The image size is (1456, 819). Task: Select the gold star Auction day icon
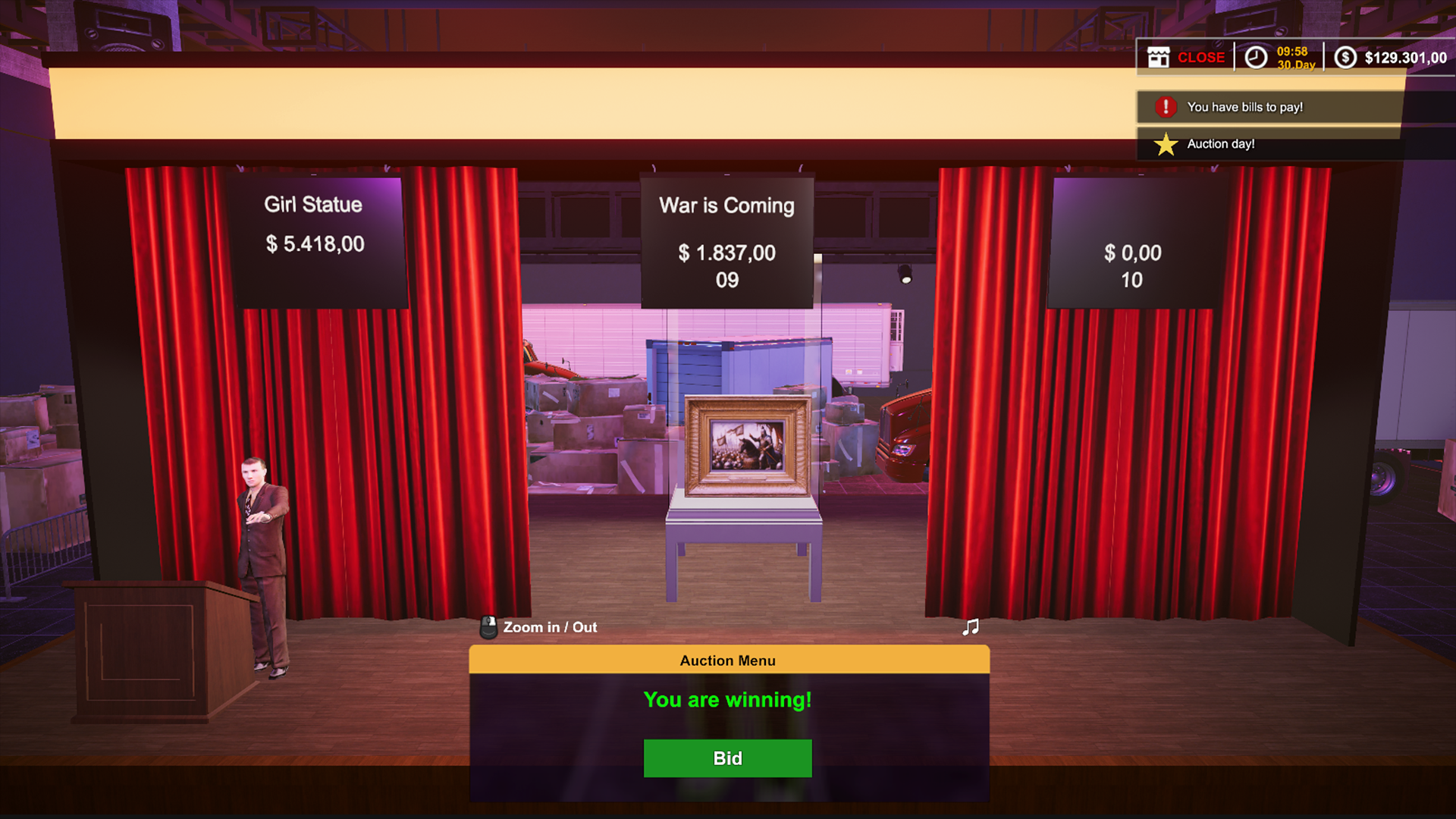click(1164, 143)
